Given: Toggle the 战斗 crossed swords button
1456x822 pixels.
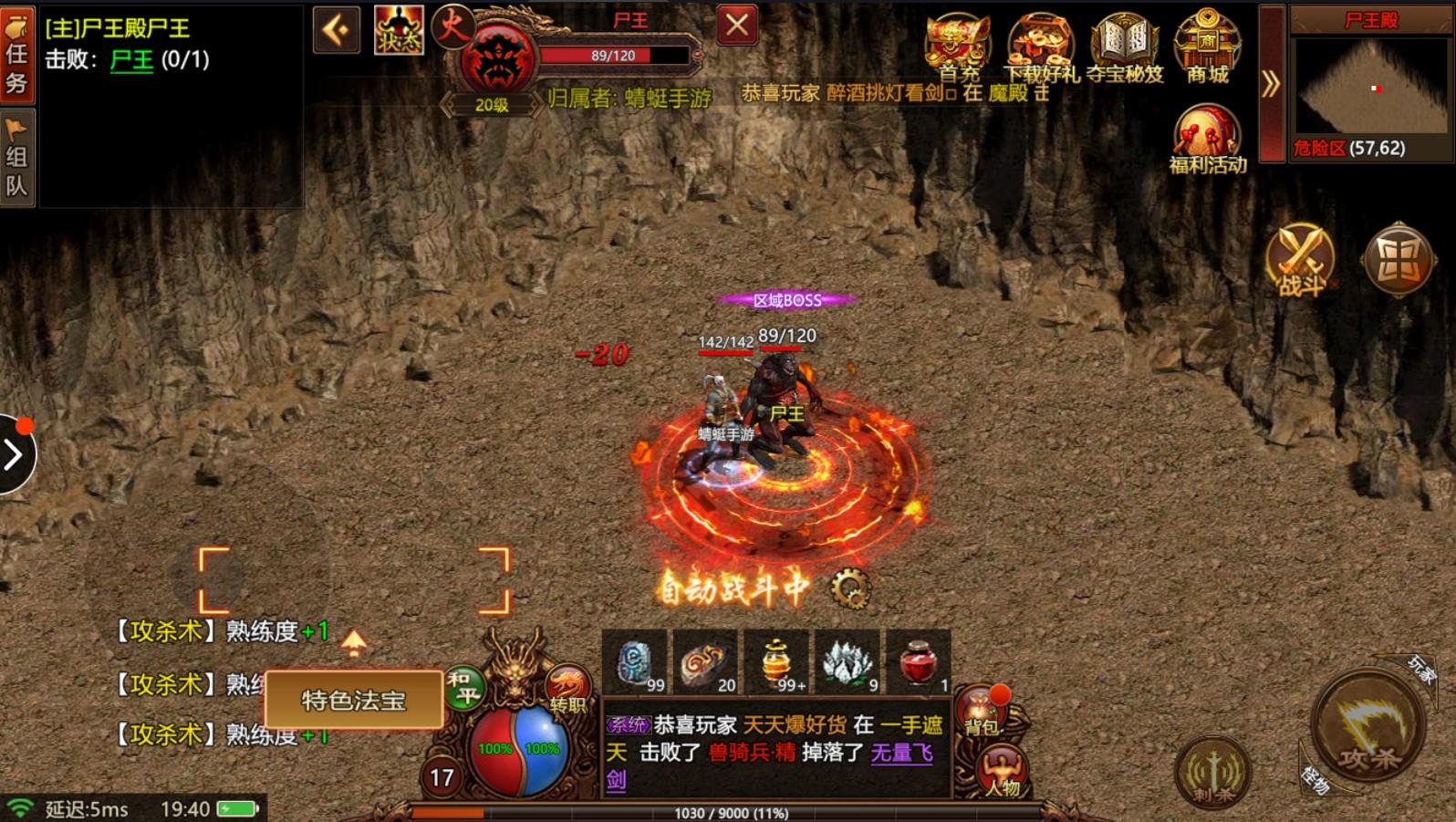Looking at the screenshot, I should 1299,261.
